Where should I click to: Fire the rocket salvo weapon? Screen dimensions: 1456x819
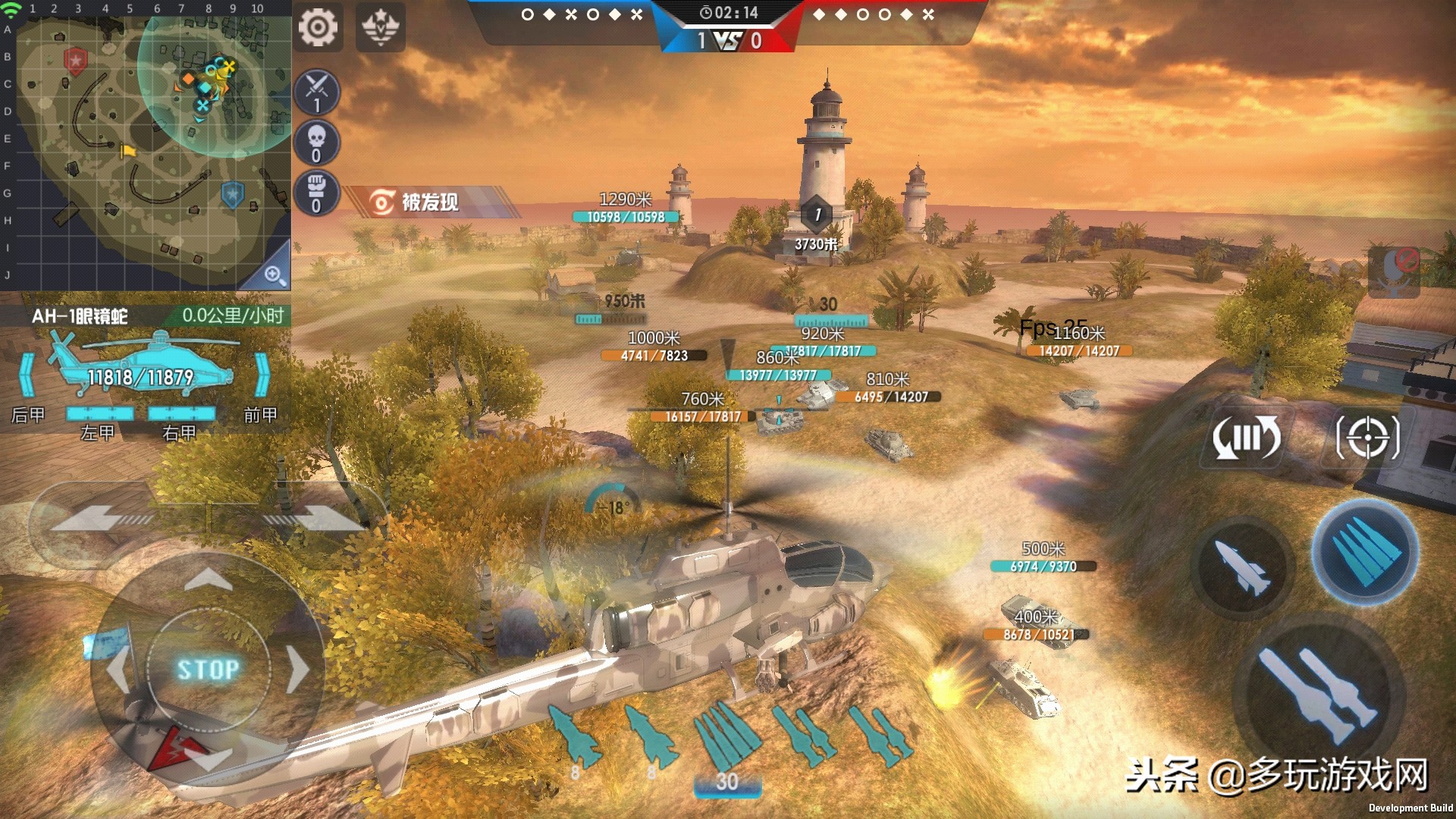1365,552
